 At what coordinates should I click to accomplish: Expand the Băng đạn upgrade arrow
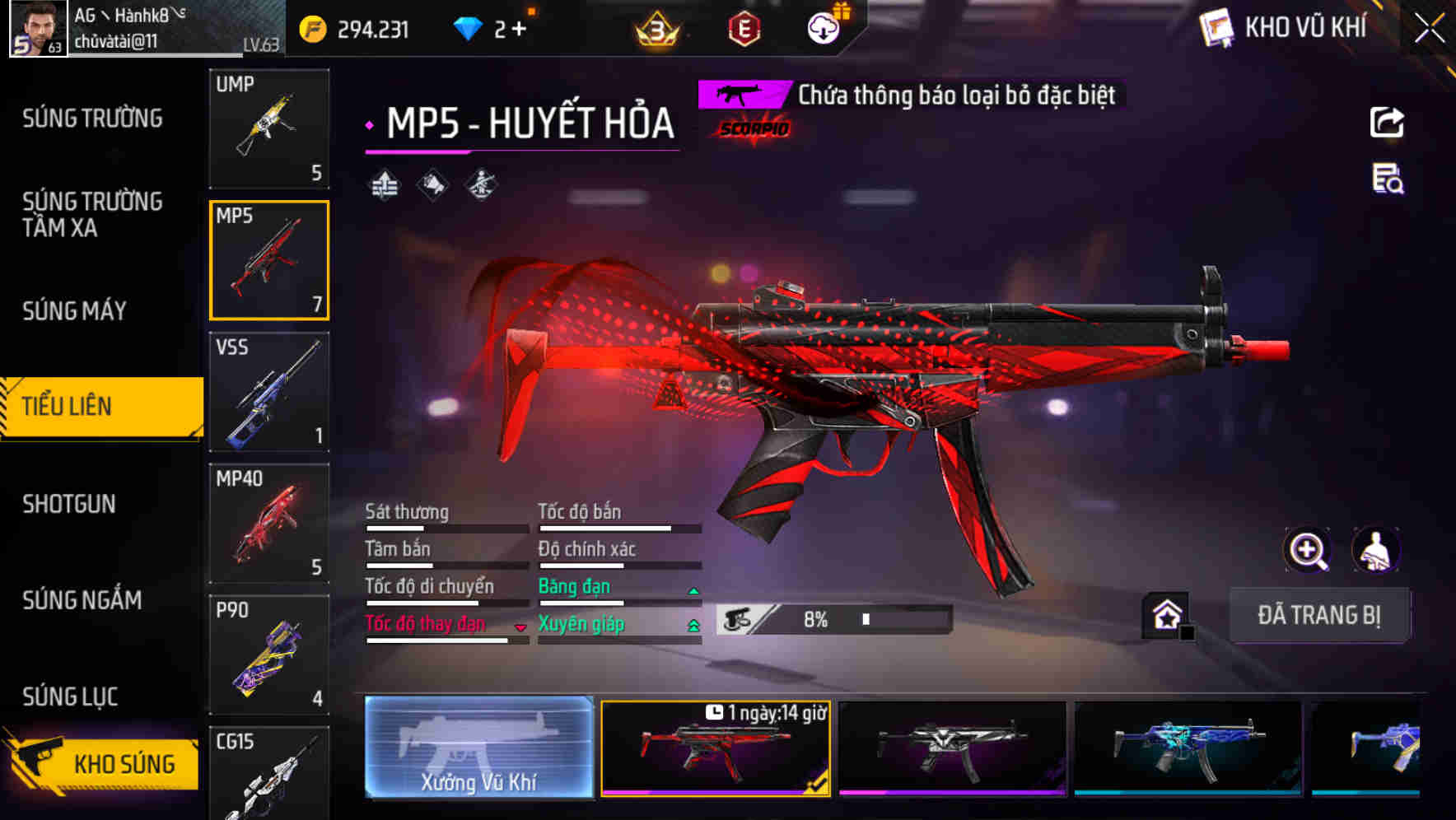(x=693, y=589)
